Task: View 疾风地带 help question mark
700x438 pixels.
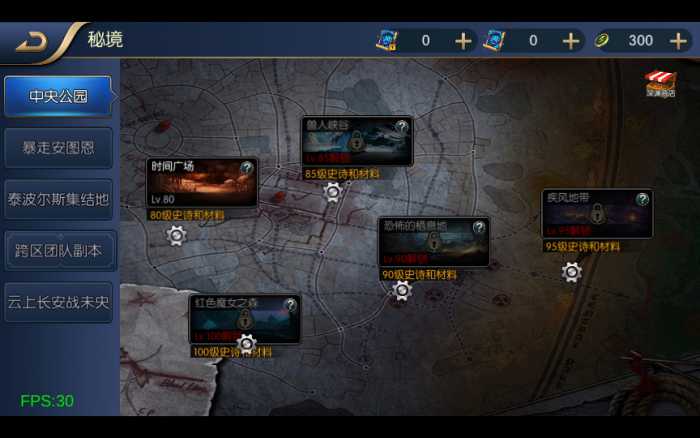Action: tap(642, 199)
